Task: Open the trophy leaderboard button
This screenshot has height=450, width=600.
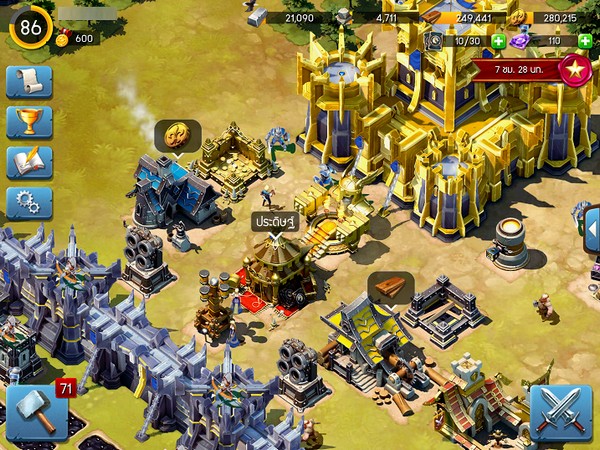Action: click(29, 122)
